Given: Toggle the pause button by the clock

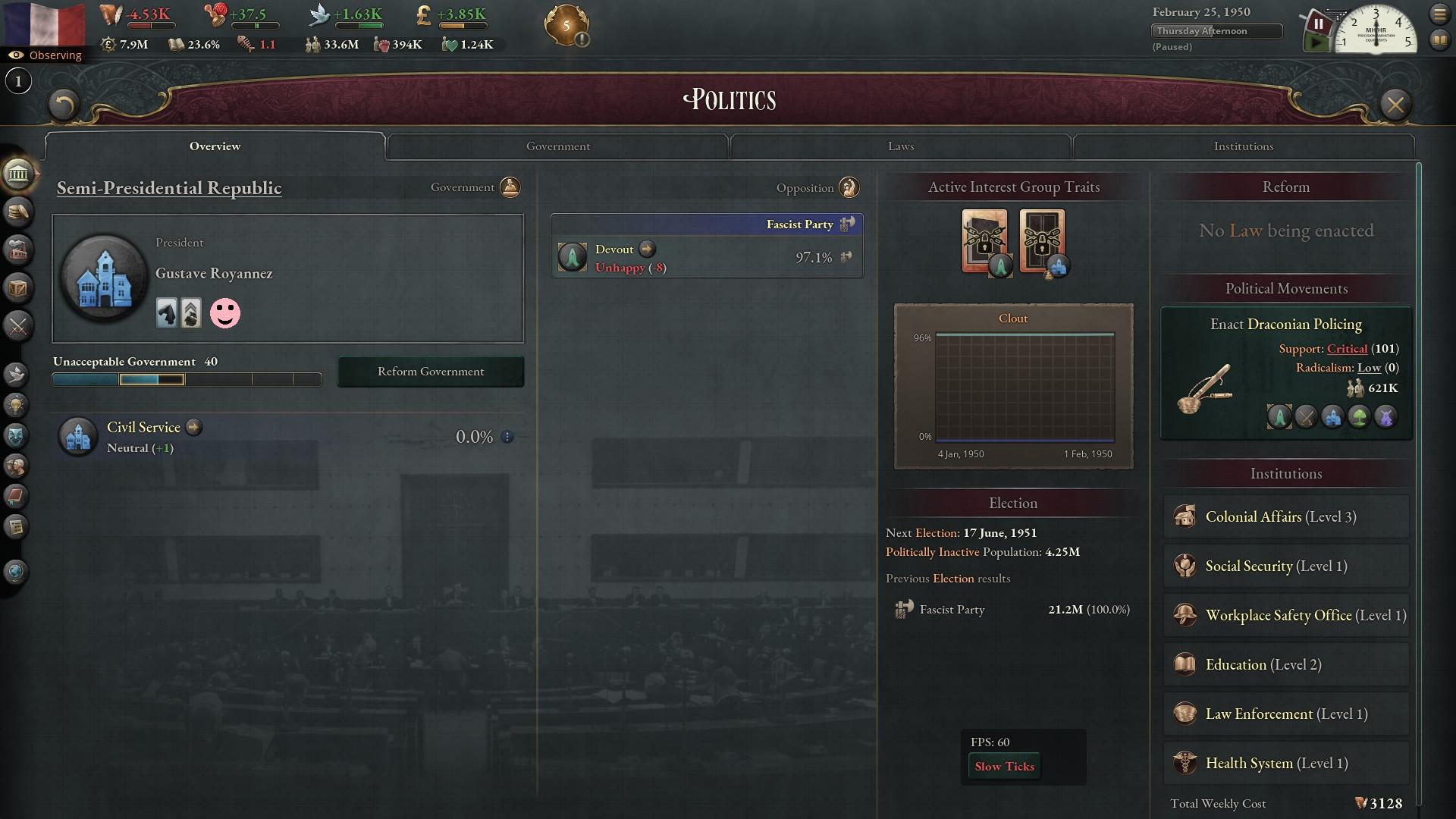Looking at the screenshot, I should coord(1318,24).
